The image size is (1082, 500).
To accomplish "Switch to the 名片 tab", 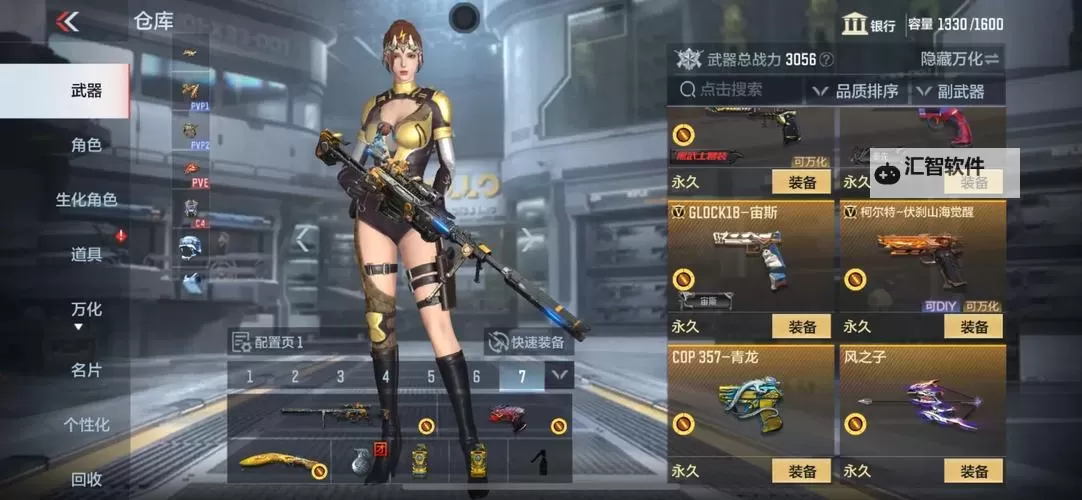I will tap(86, 370).
